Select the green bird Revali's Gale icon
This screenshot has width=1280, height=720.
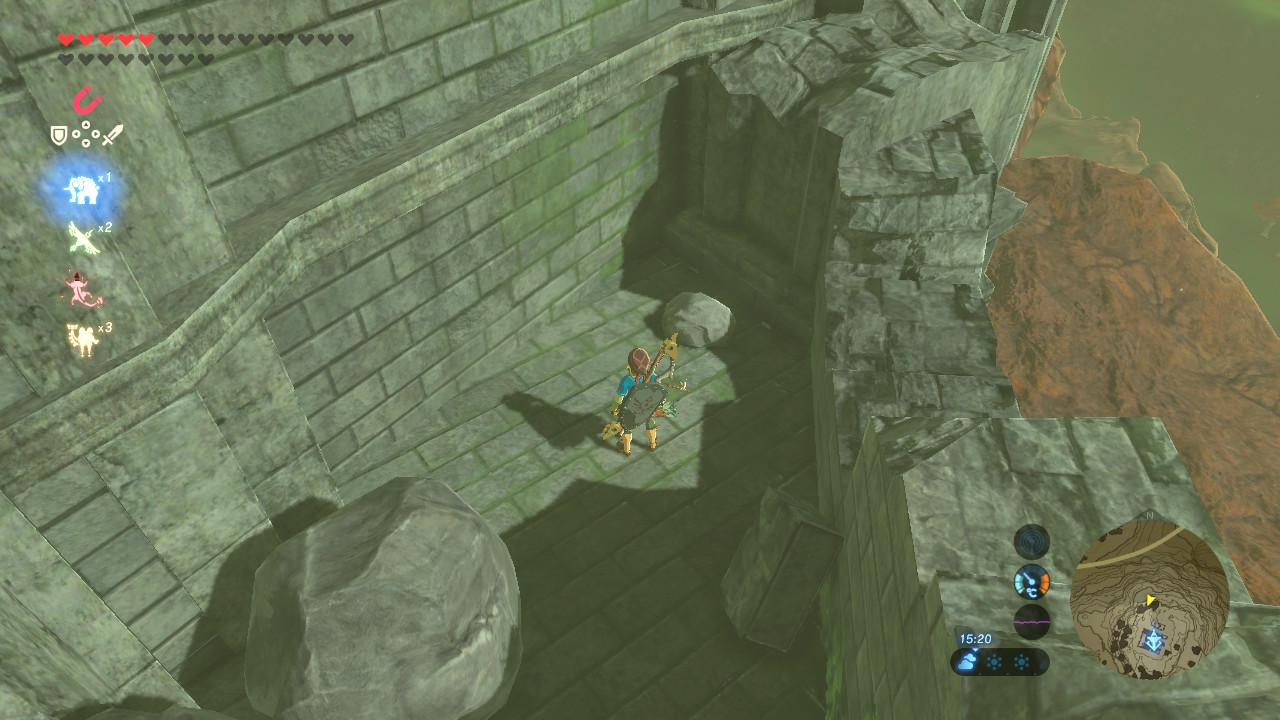point(81,238)
